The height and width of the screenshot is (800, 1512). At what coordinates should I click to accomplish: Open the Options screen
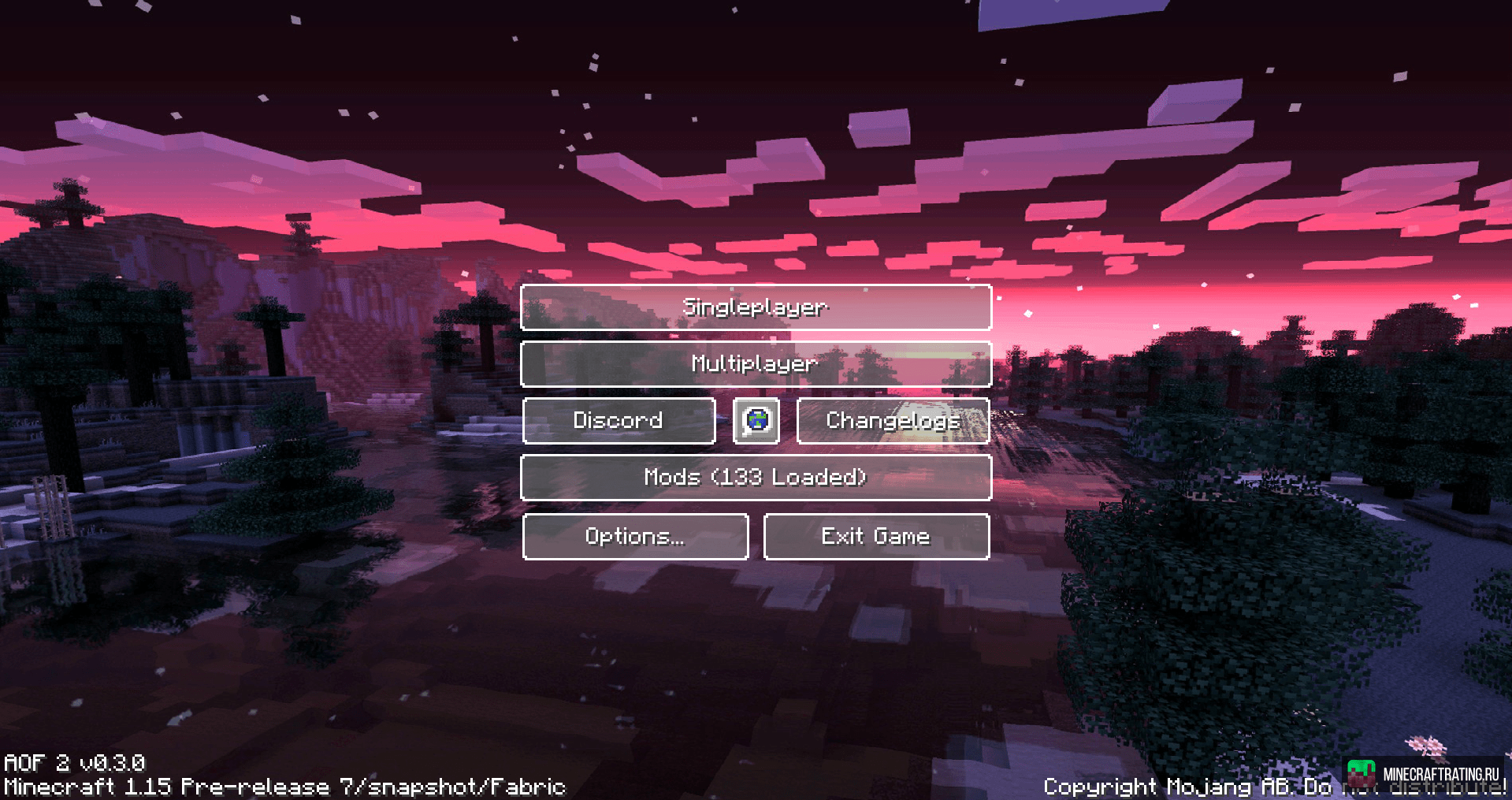635,537
